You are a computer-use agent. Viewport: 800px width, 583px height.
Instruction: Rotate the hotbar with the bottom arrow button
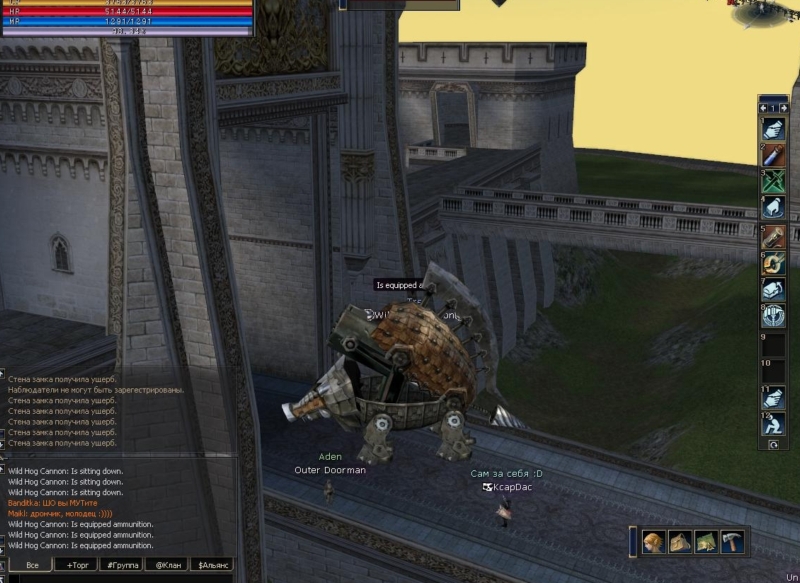point(773,443)
